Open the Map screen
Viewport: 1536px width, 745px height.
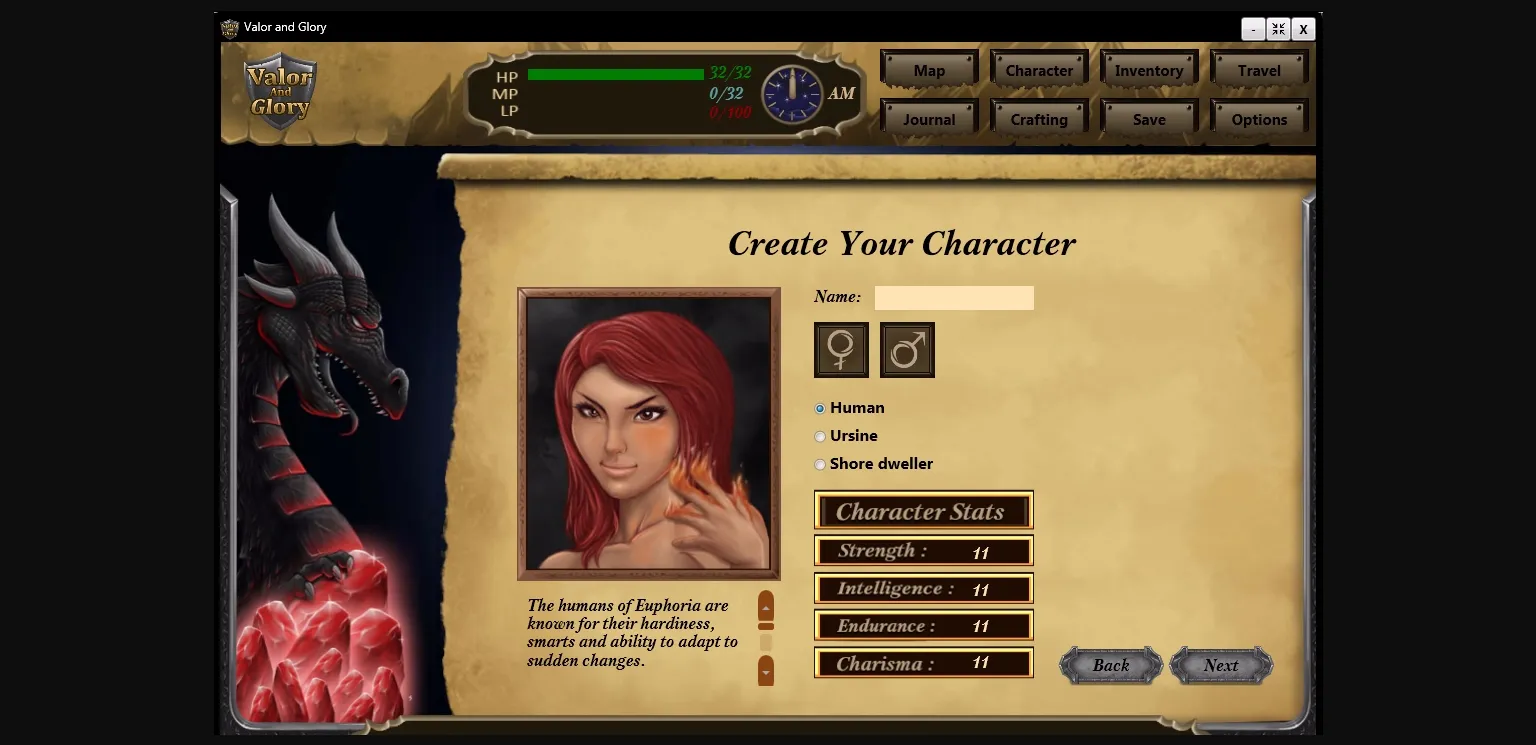point(928,70)
